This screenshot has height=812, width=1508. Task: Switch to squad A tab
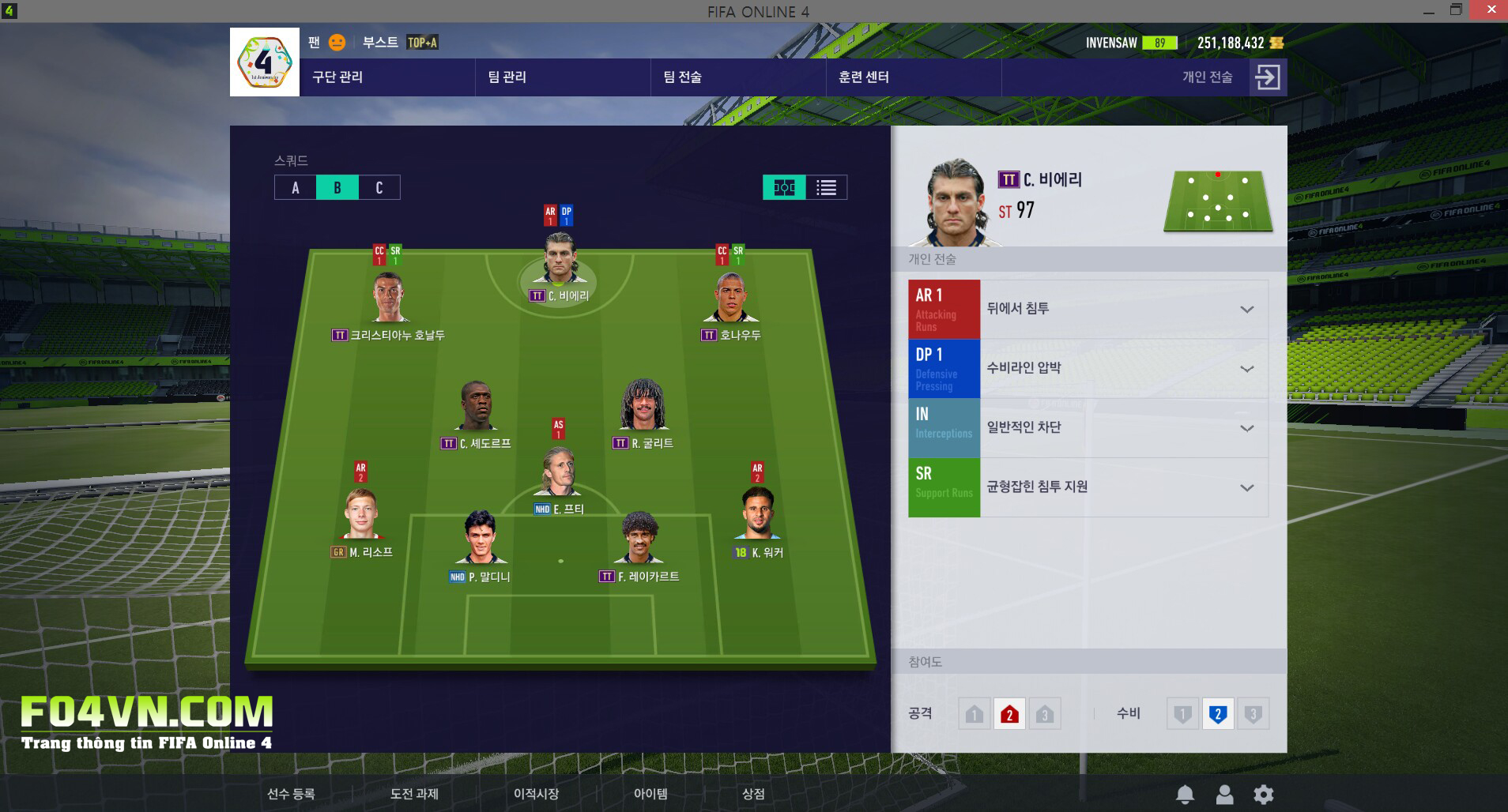pyautogui.click(x=296, y=188)
